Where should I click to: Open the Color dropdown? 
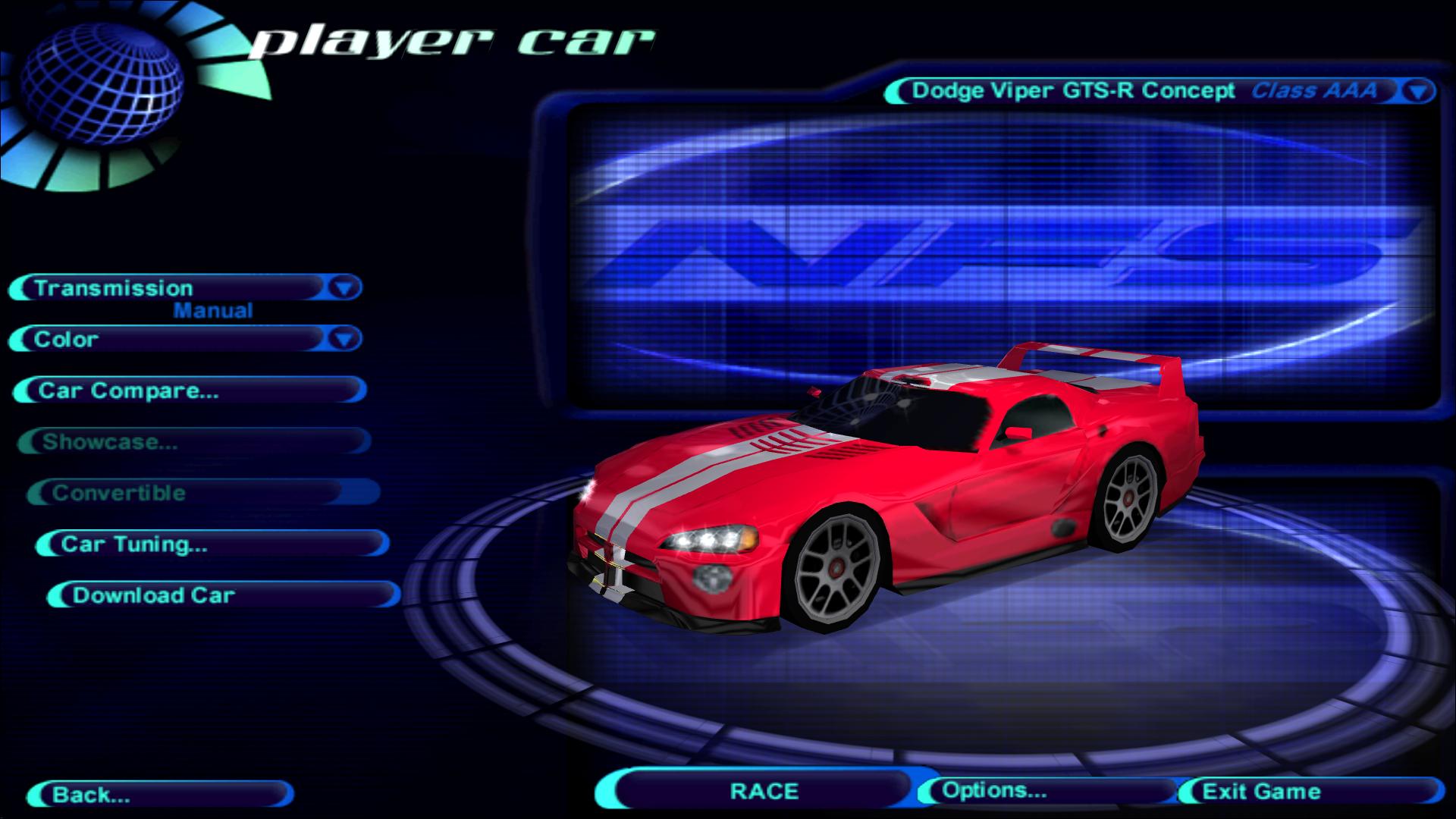(x=344, y=339)
